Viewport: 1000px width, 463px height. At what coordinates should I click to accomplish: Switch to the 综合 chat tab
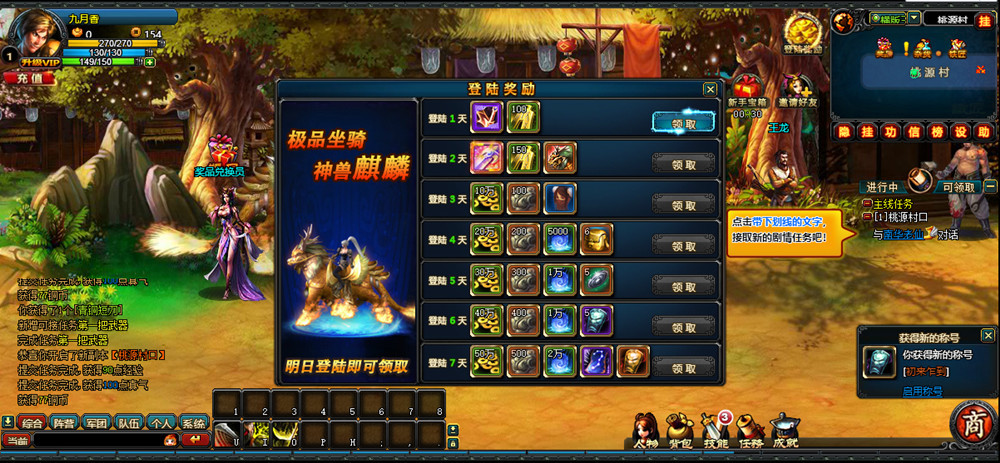point(32,423)
